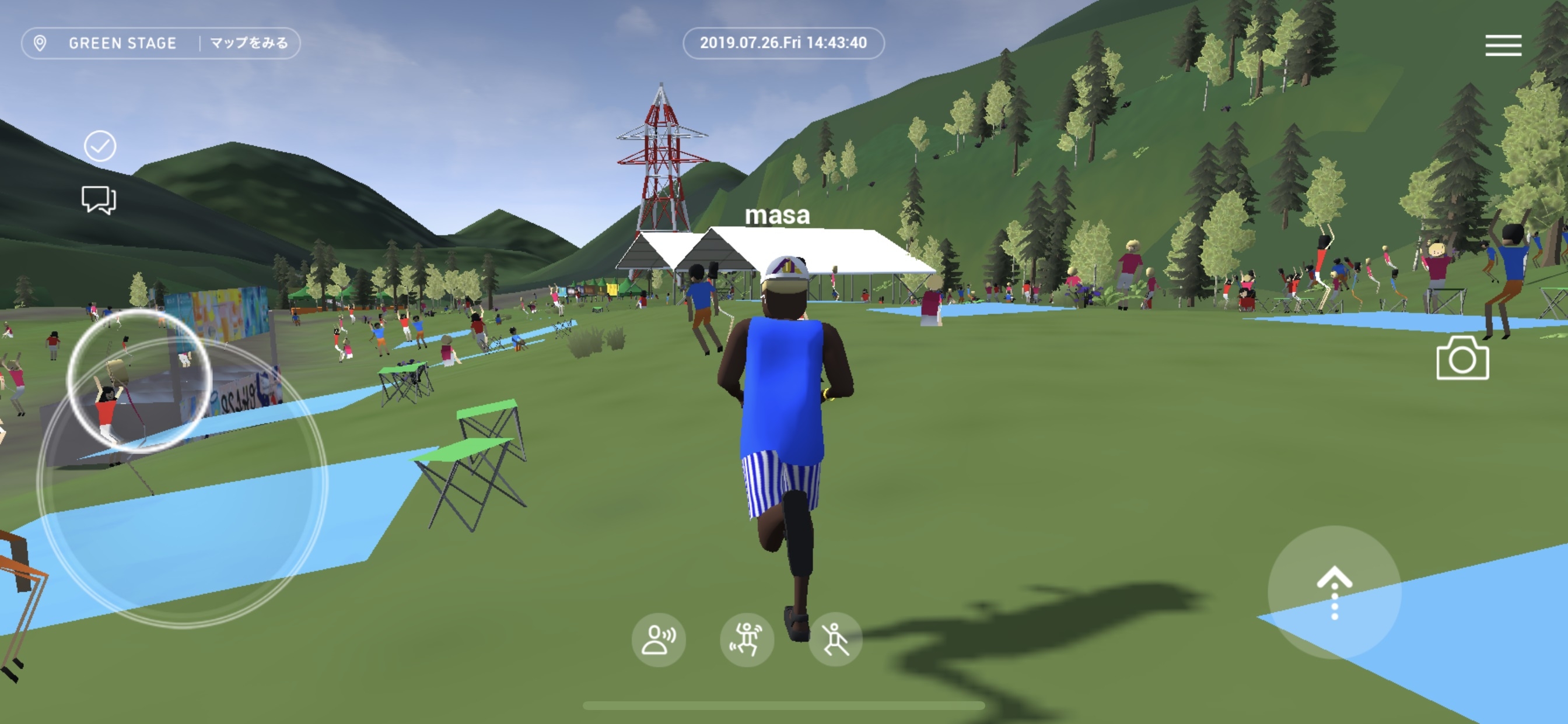This screenshot has height=724, width=1568.
Task: Tap the GREEN STAGE location label
Action: pos(122,43)
